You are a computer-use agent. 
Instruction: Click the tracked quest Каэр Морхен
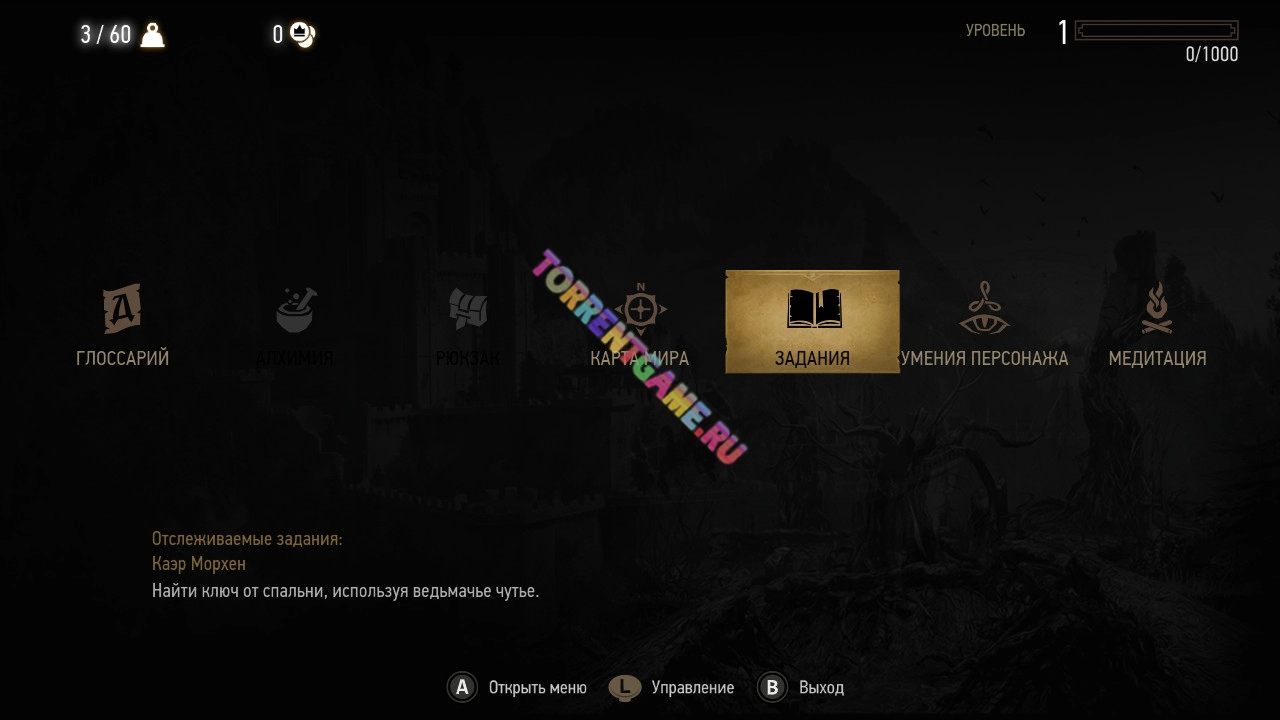click(x=199, y=564)
